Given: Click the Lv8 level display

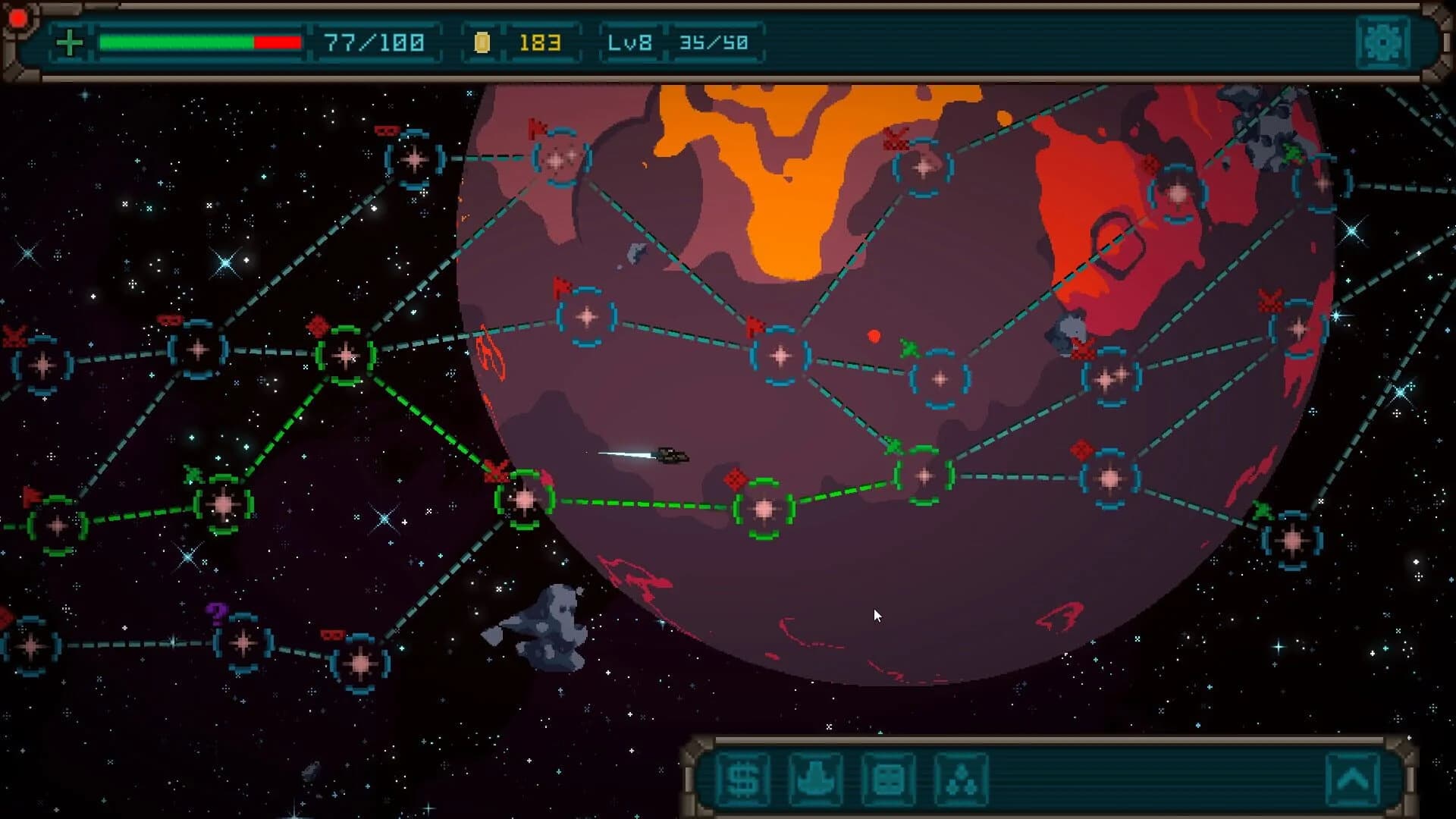Looking at the screenshot, I should 630,43.
